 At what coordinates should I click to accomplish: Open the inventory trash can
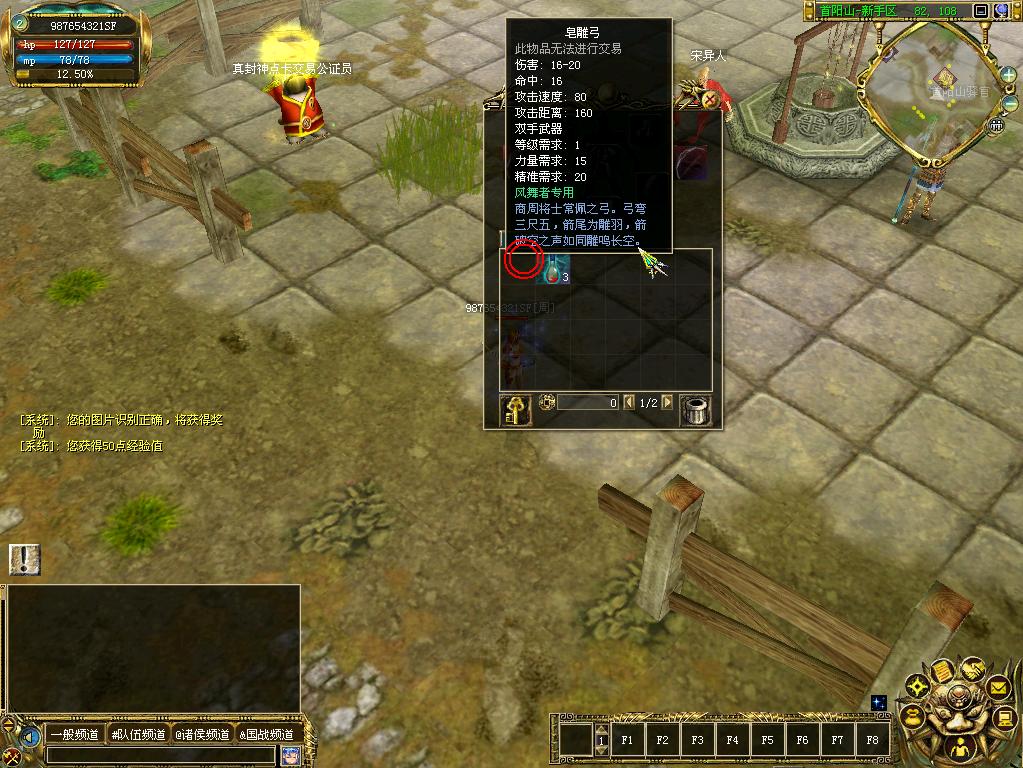[x=695, y=409]
